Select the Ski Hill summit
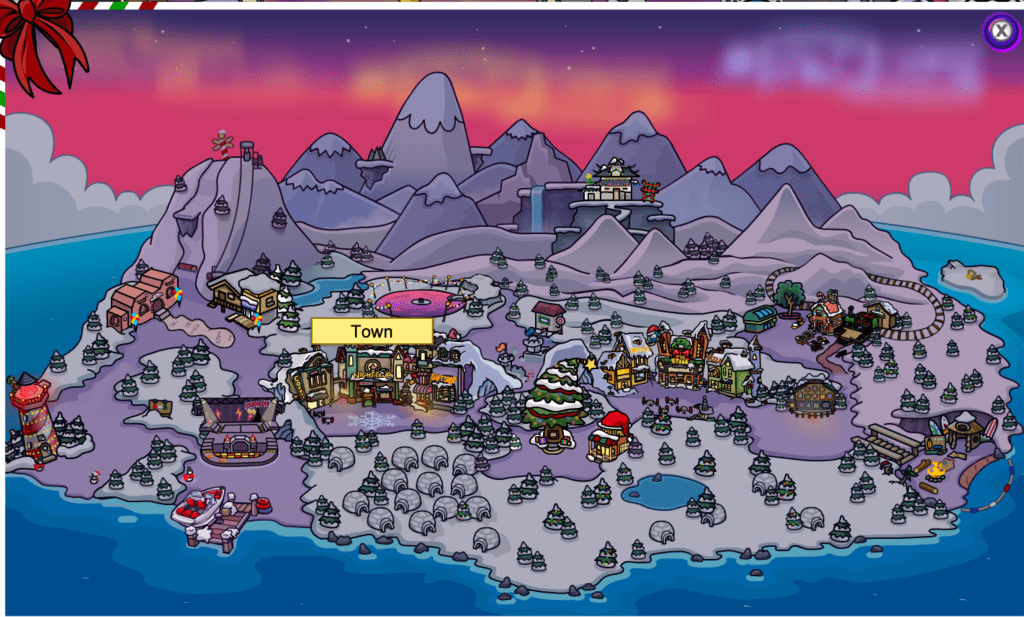The height and width of the screenshot is (617, 1024). pos(234,152)
